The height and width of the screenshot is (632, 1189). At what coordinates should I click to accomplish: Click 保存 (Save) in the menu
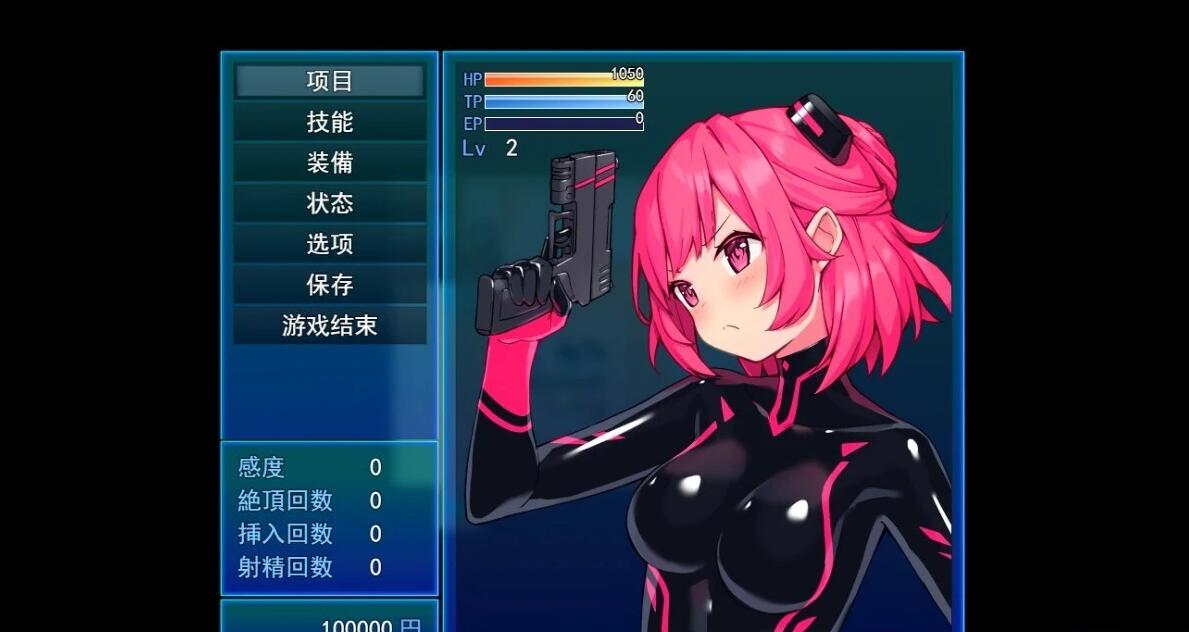329,285
